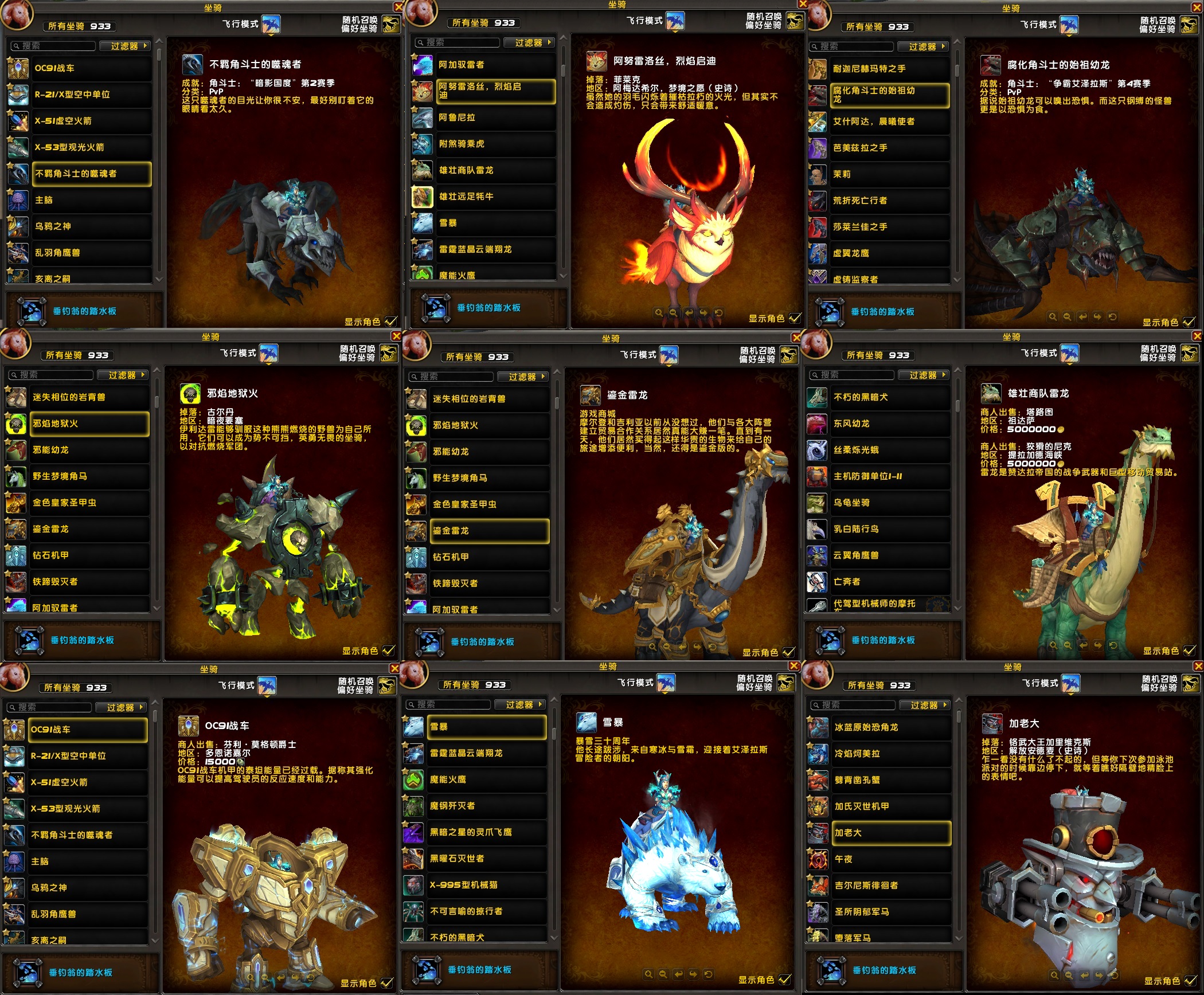Select the 冰蓝原始恐角龙 mount row

point(892,727)
